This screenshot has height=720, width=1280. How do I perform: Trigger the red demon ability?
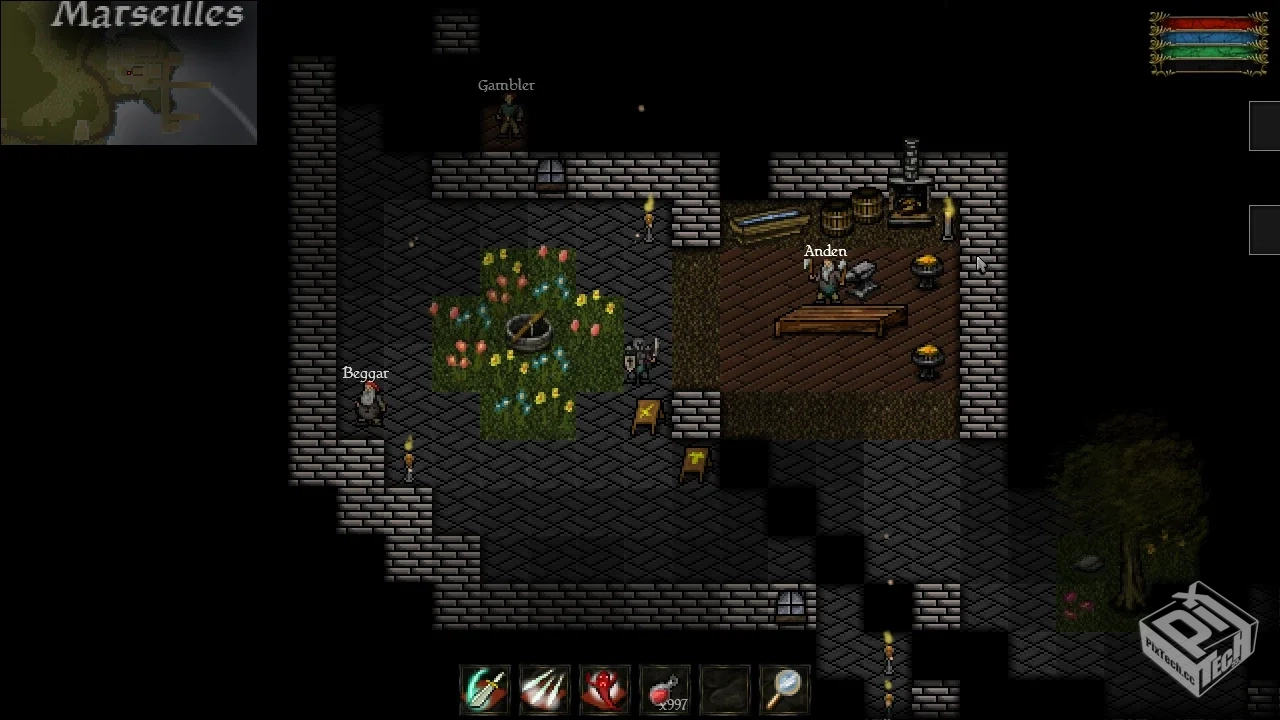tap(605, 690)
